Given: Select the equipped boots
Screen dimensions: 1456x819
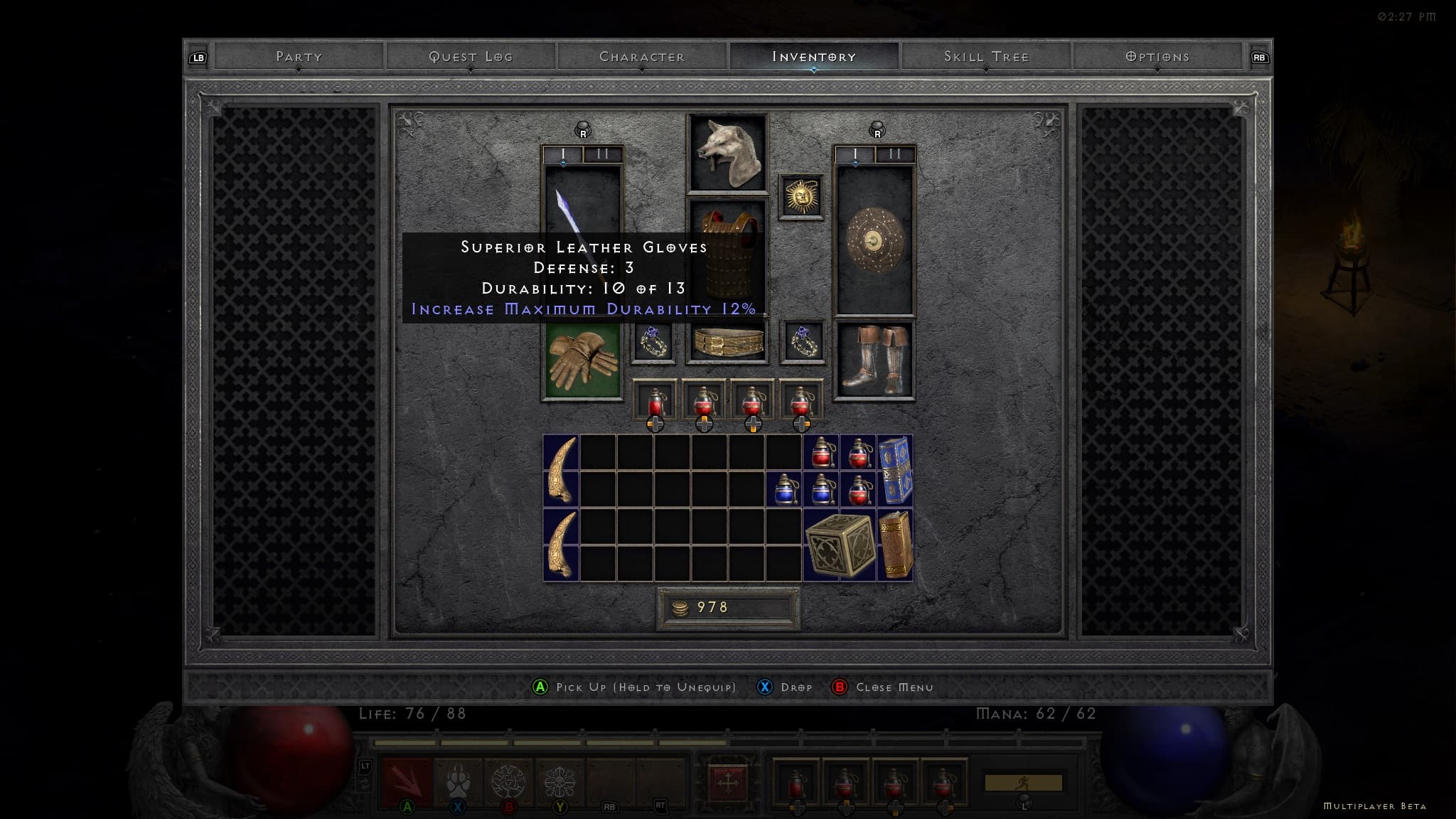Looking at the screenshot, I should 874,360.
